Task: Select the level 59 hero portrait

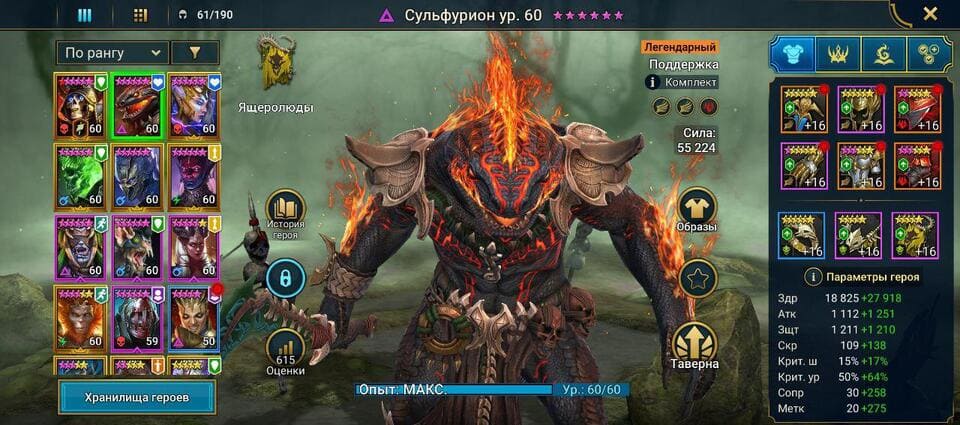Action: tap(137, 318)
